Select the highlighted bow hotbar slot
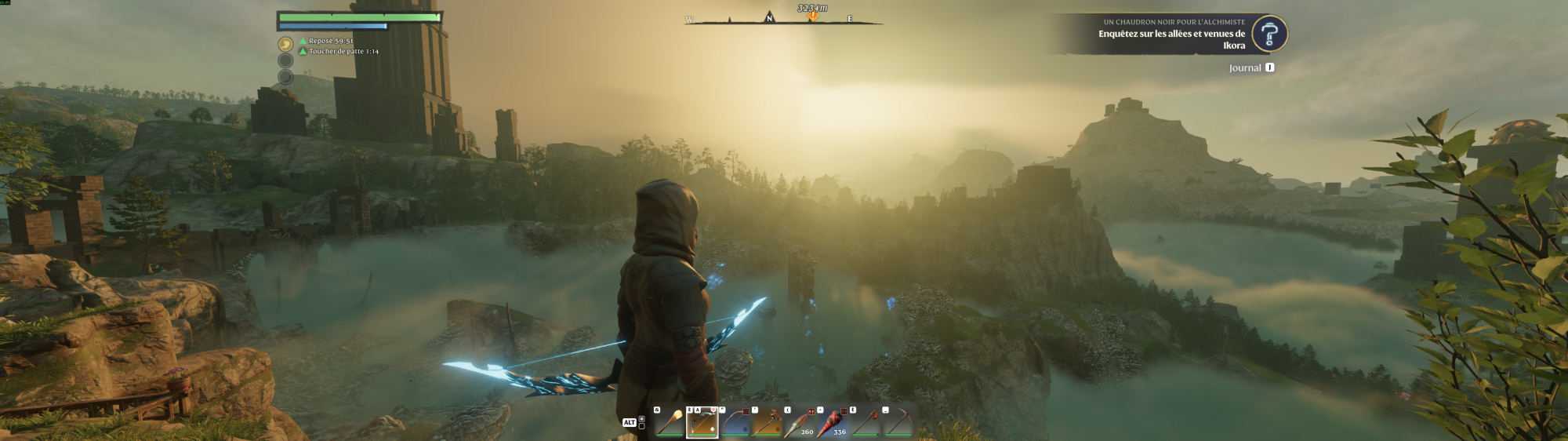 702,424
